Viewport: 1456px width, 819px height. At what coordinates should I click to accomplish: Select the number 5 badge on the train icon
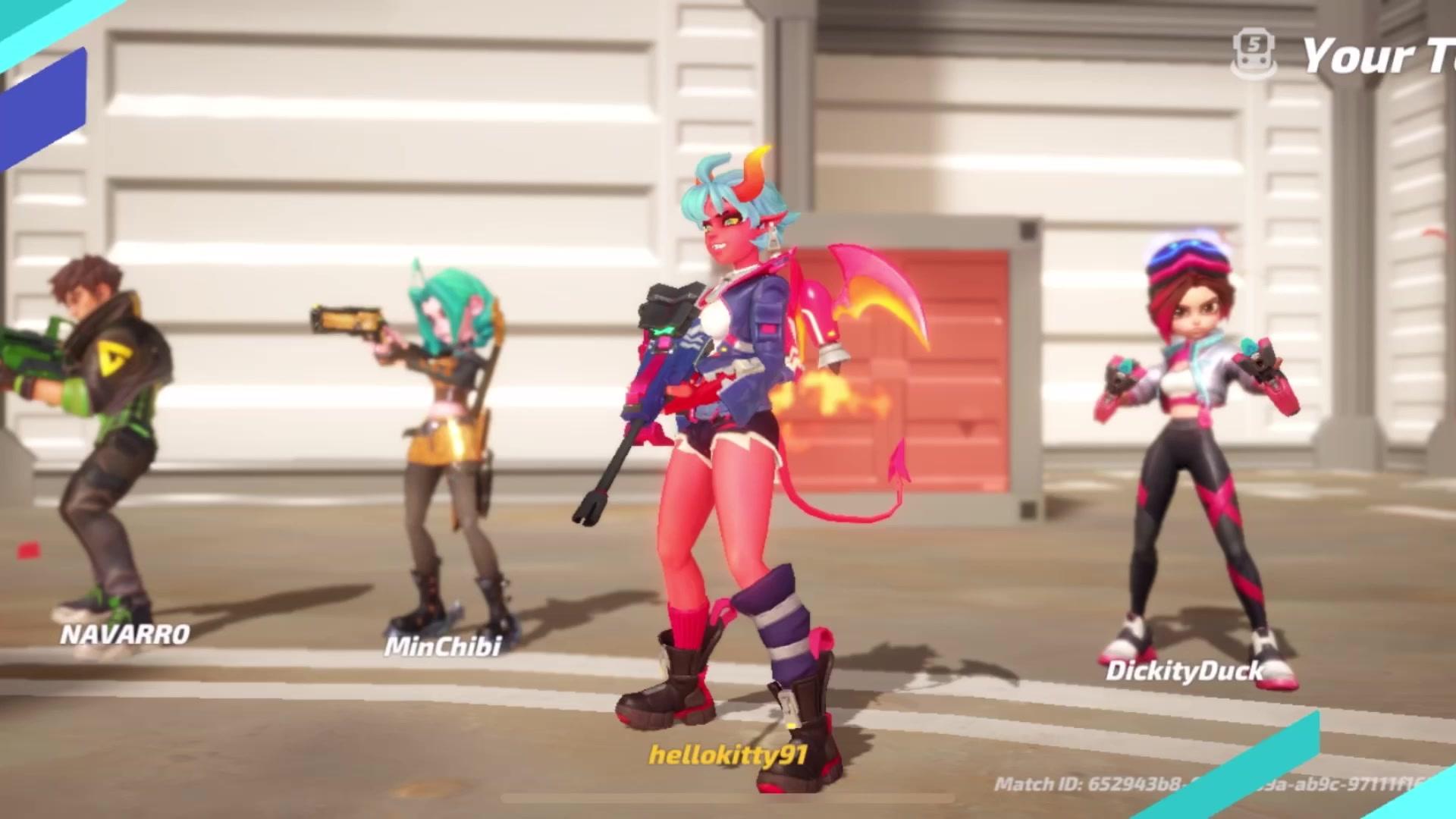1254,44
